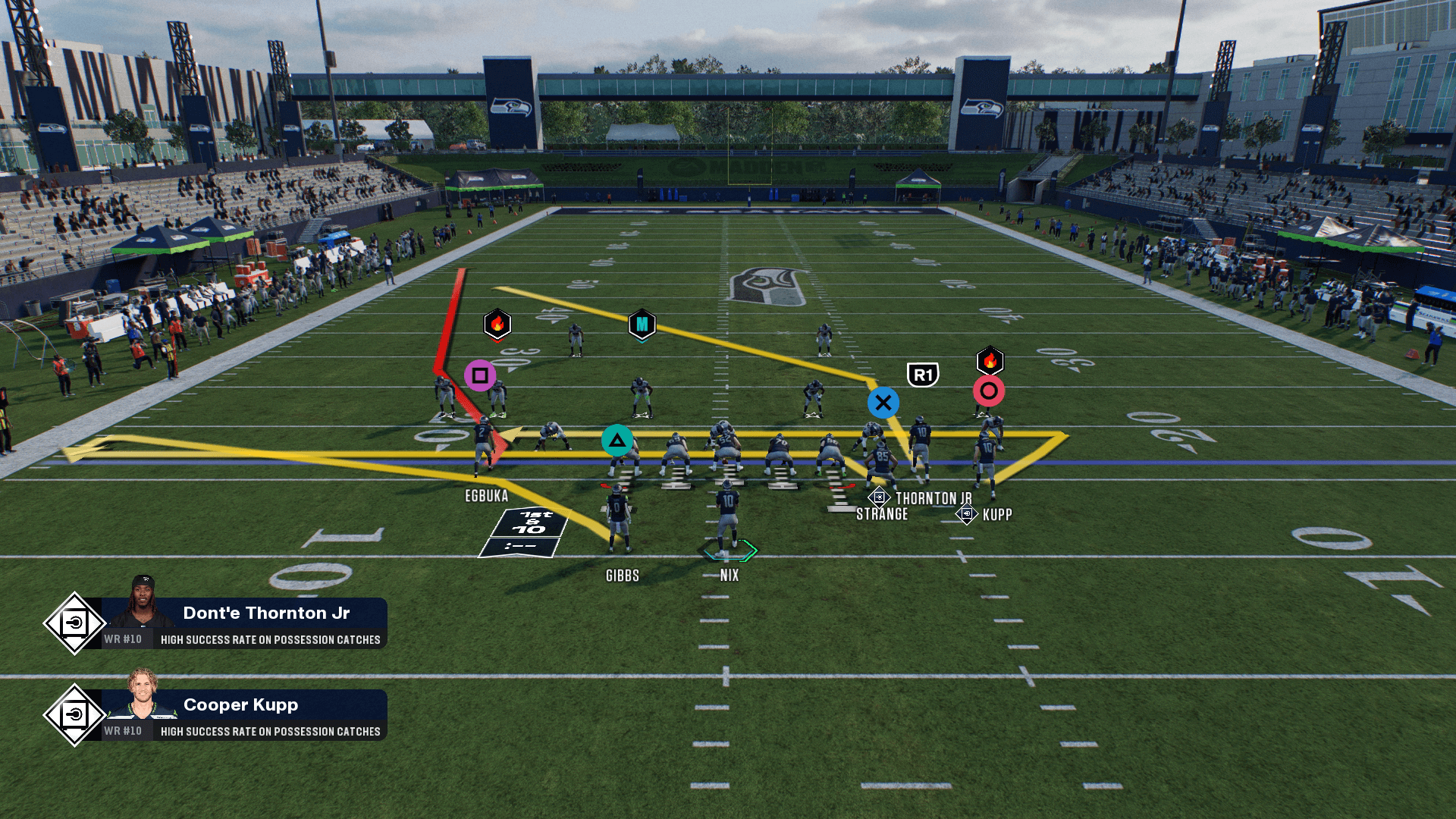The width and height of the screenshot is (1456, 819).
Task: Select the highlighted quarterback Nix
Action: pyautogui.click(x=727, y=523)
